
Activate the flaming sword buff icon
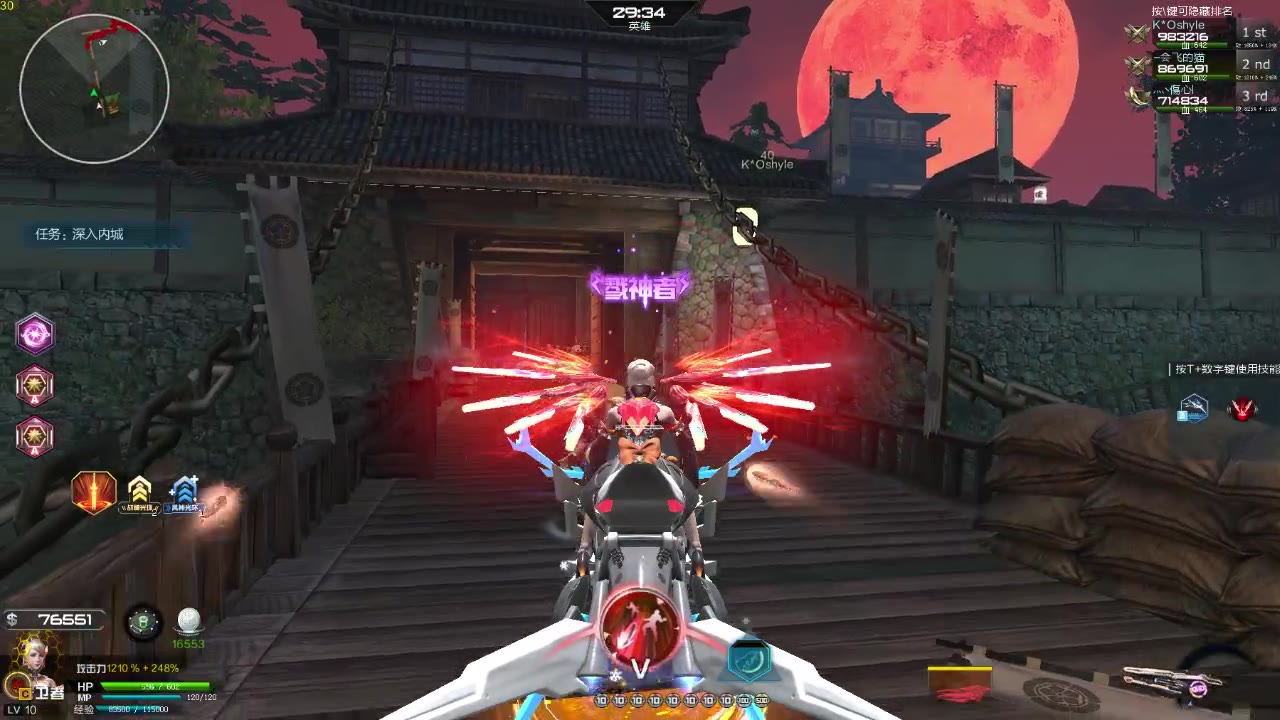tap(94, 490)
